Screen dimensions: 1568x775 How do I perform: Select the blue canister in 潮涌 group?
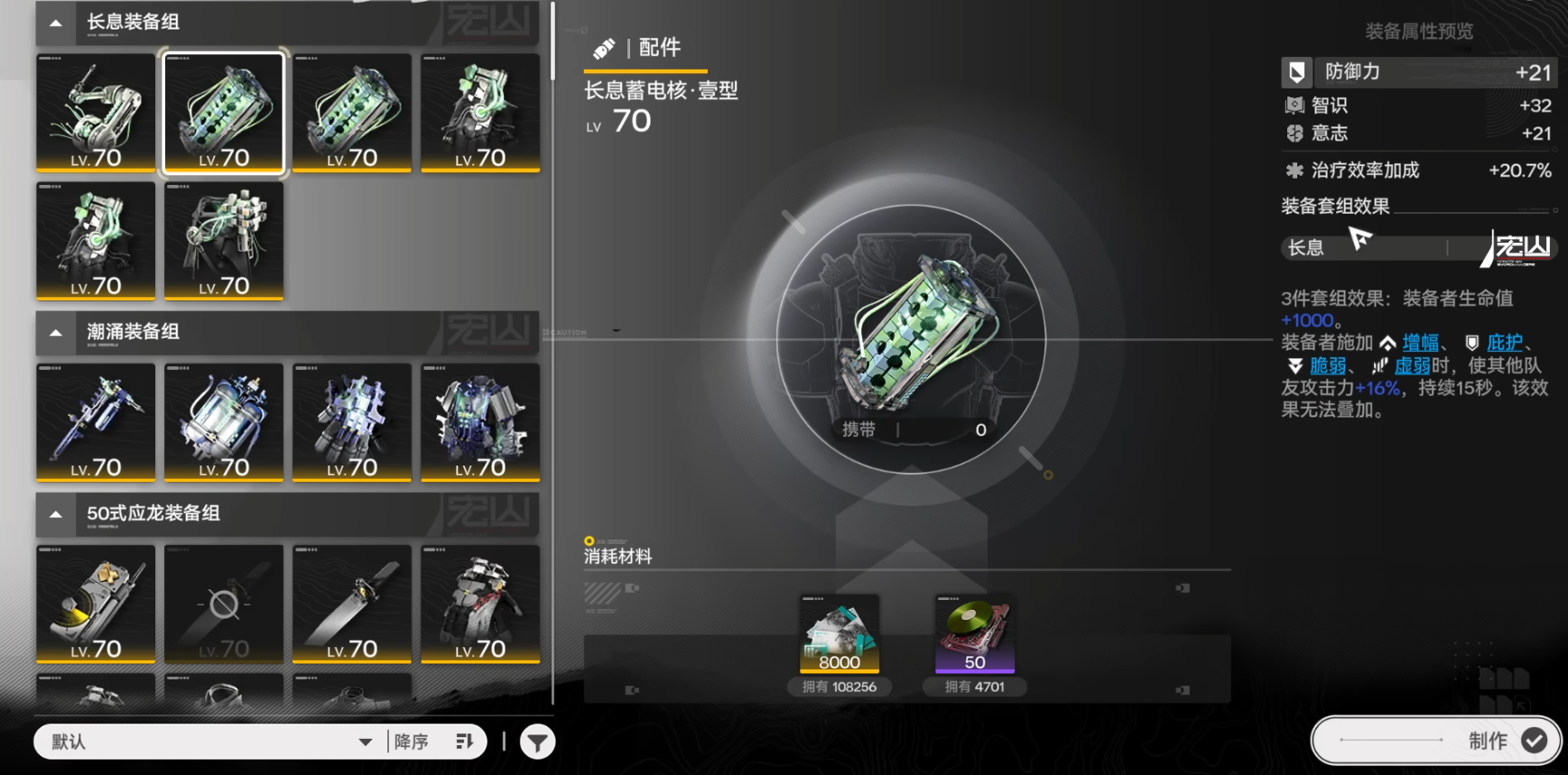224,422
